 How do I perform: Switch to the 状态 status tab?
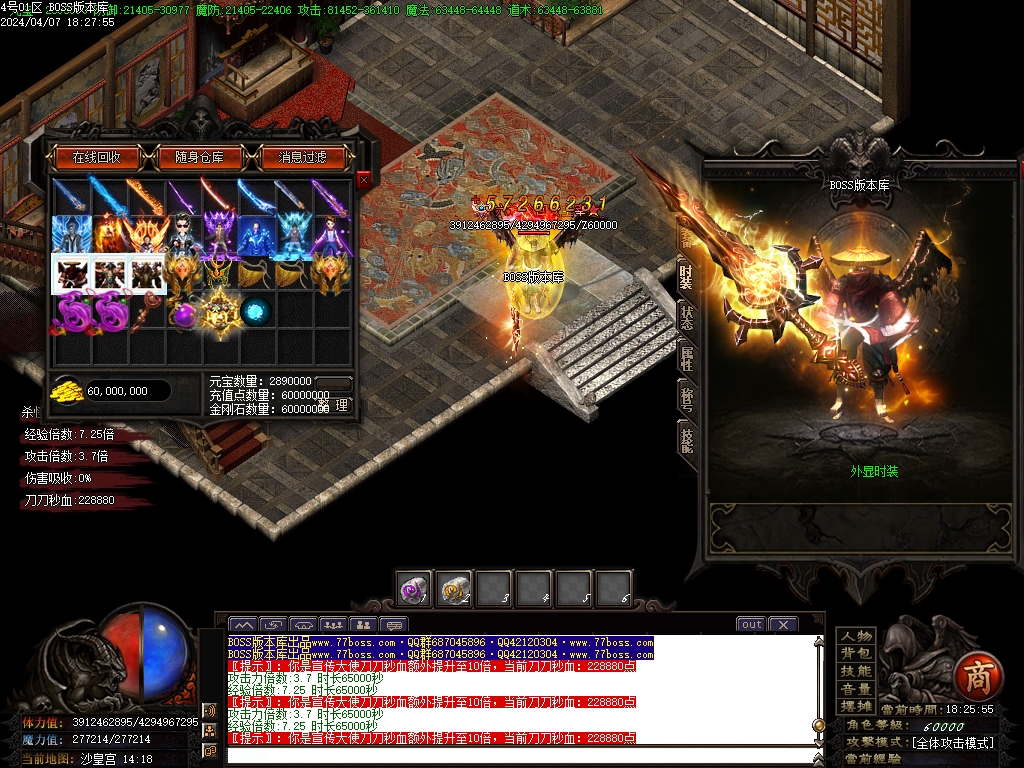tap(686, 317)
